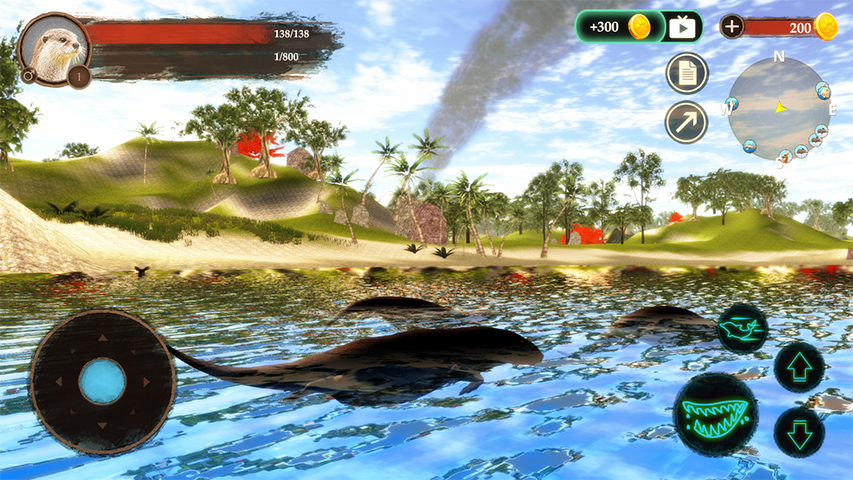Tap the virtual joystick center
The height and width of the screenshot is (480, 853).
coord(102,382)
